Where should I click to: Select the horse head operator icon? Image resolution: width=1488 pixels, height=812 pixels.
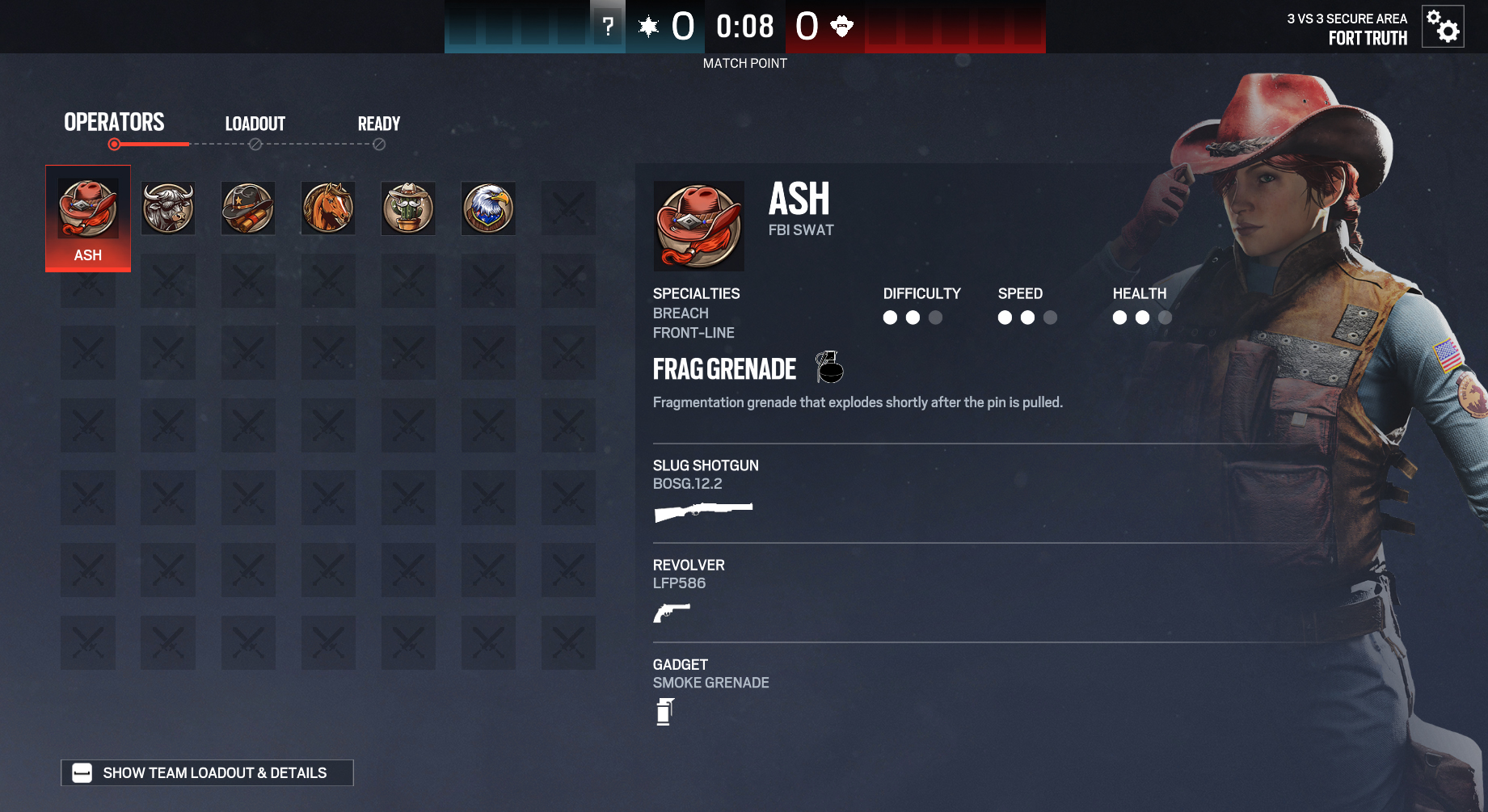pos(328,208)
